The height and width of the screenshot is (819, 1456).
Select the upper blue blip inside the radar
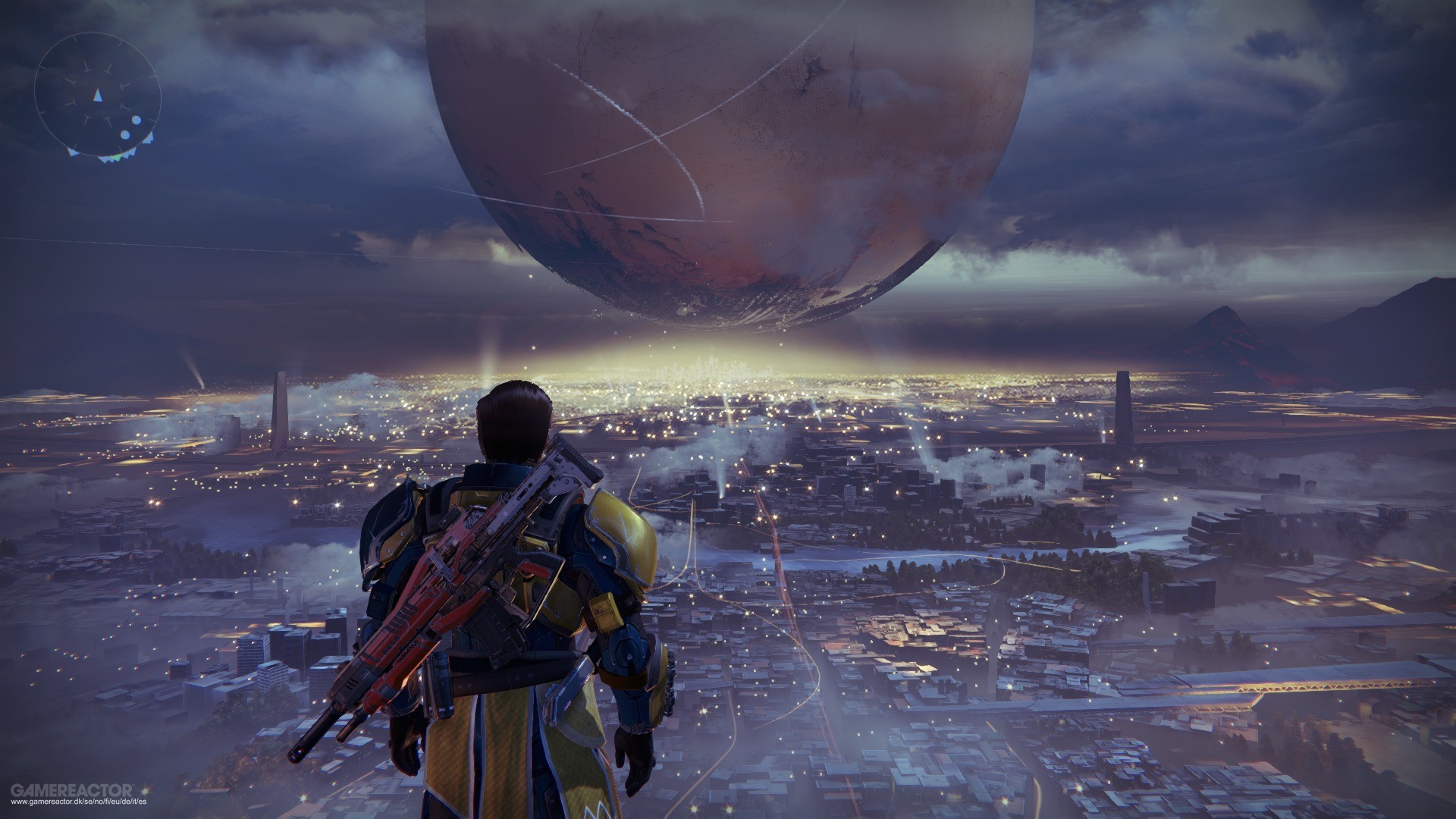(136, 120)
